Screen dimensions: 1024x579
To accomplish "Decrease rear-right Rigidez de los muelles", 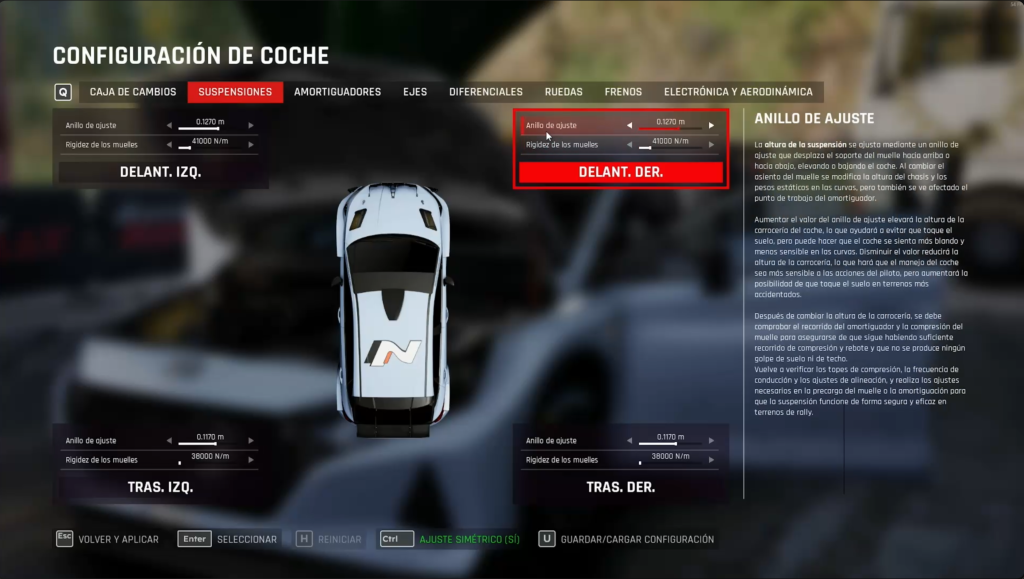I will 629,460.
